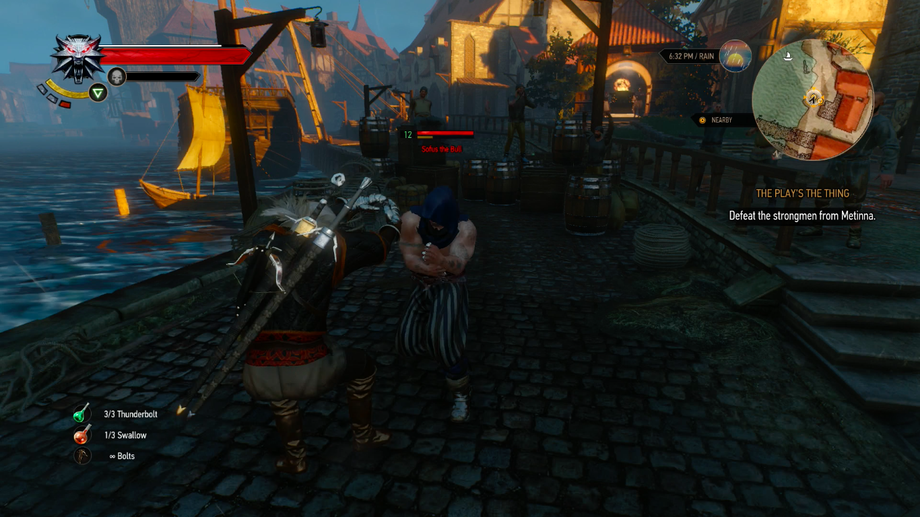Open the circular minimap
Screen dimensions: 920x517
812,100
